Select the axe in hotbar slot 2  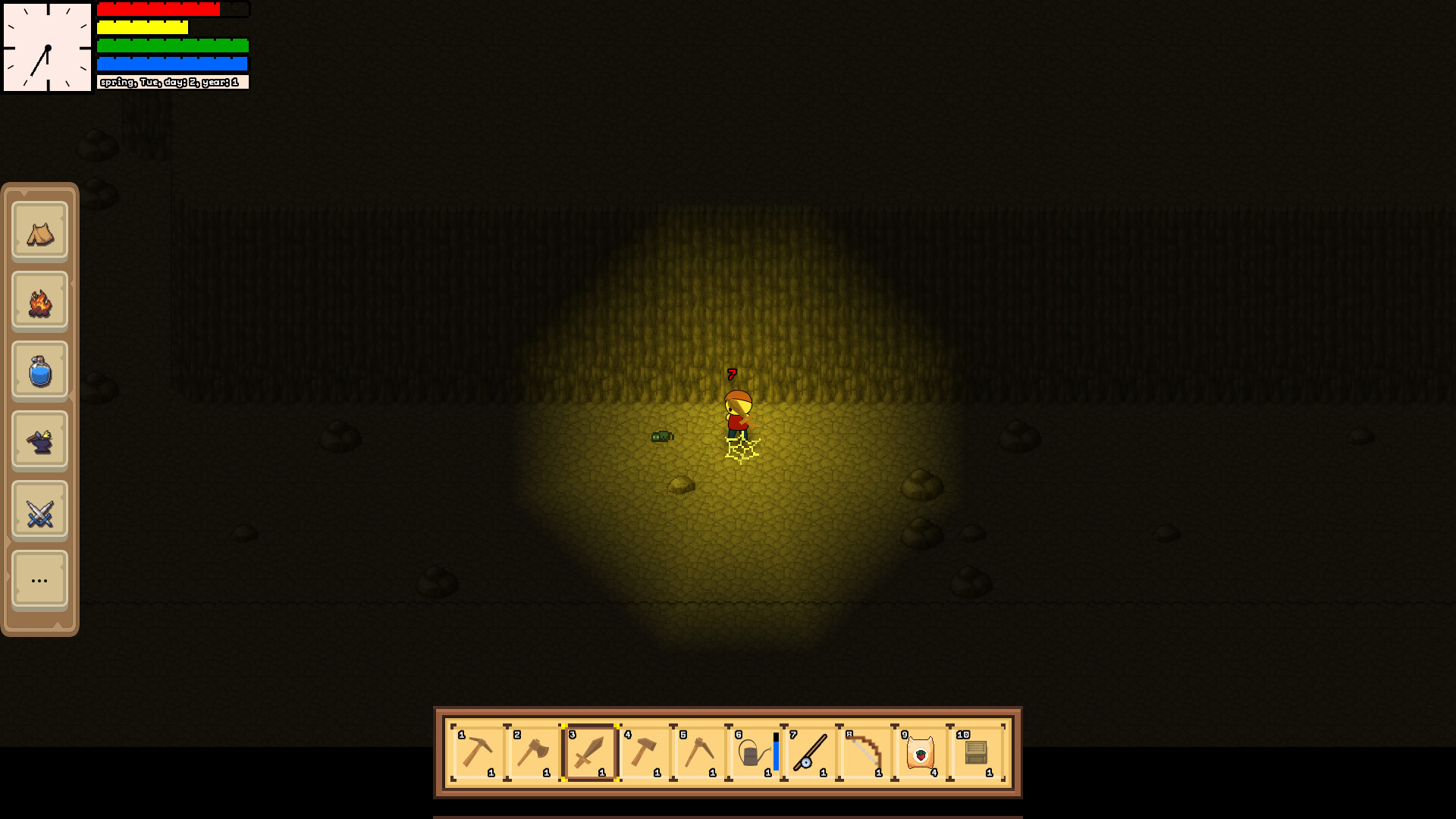click(x=534, y=751)
